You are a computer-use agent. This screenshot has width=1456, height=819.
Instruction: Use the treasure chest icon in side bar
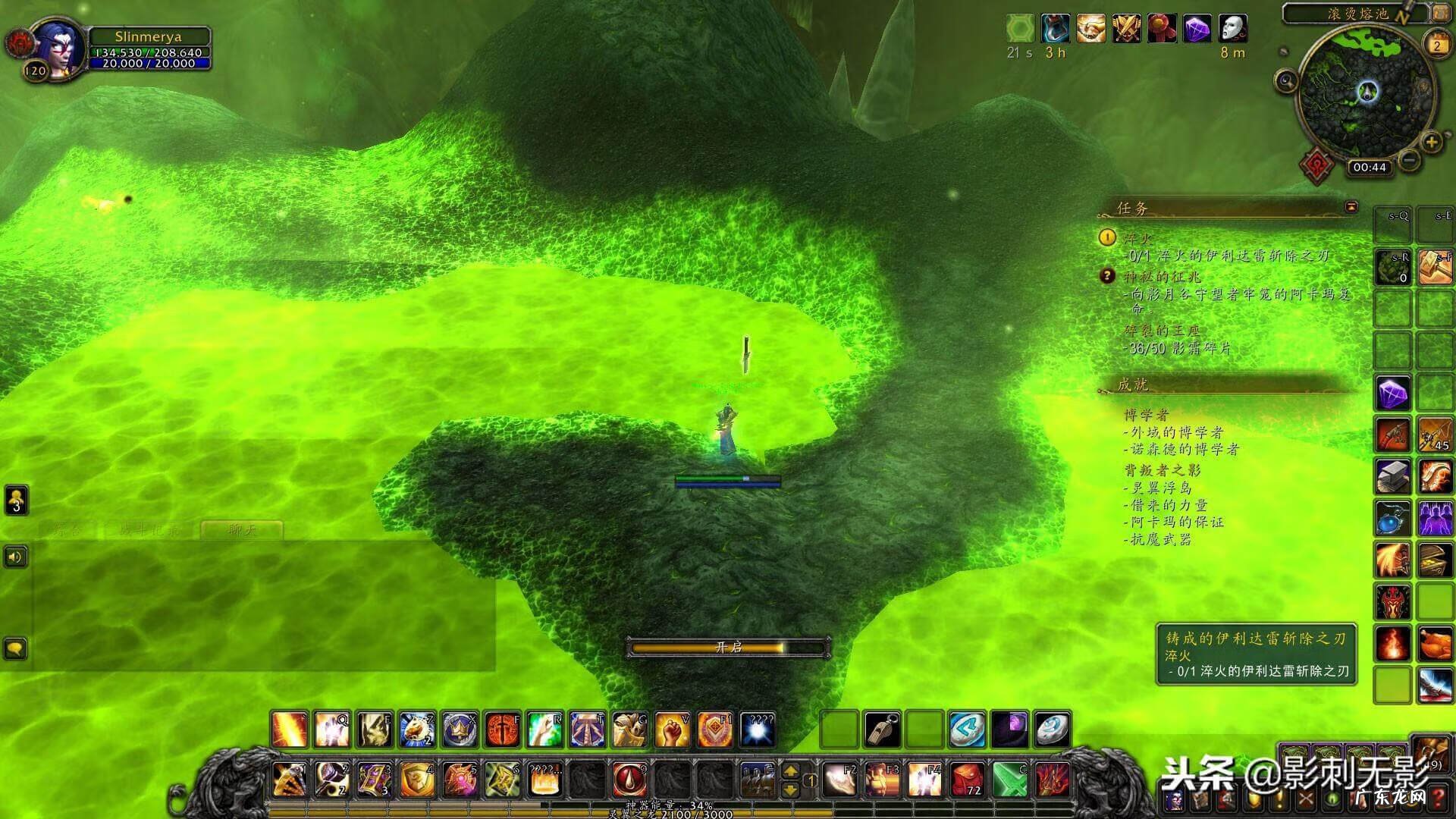tap(1435, 560)
